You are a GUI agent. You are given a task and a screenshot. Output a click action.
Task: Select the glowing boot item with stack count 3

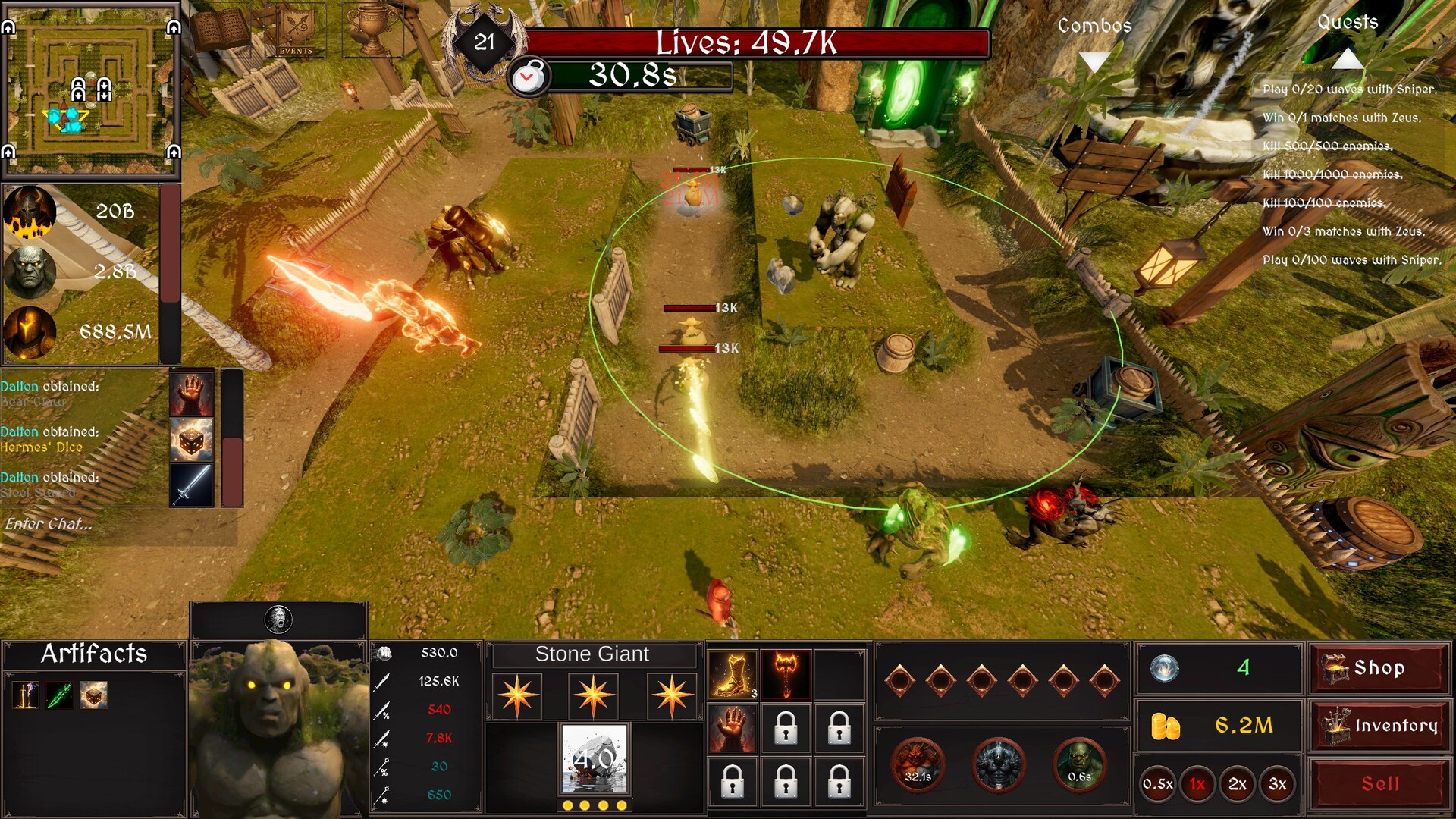coord(732,673)
